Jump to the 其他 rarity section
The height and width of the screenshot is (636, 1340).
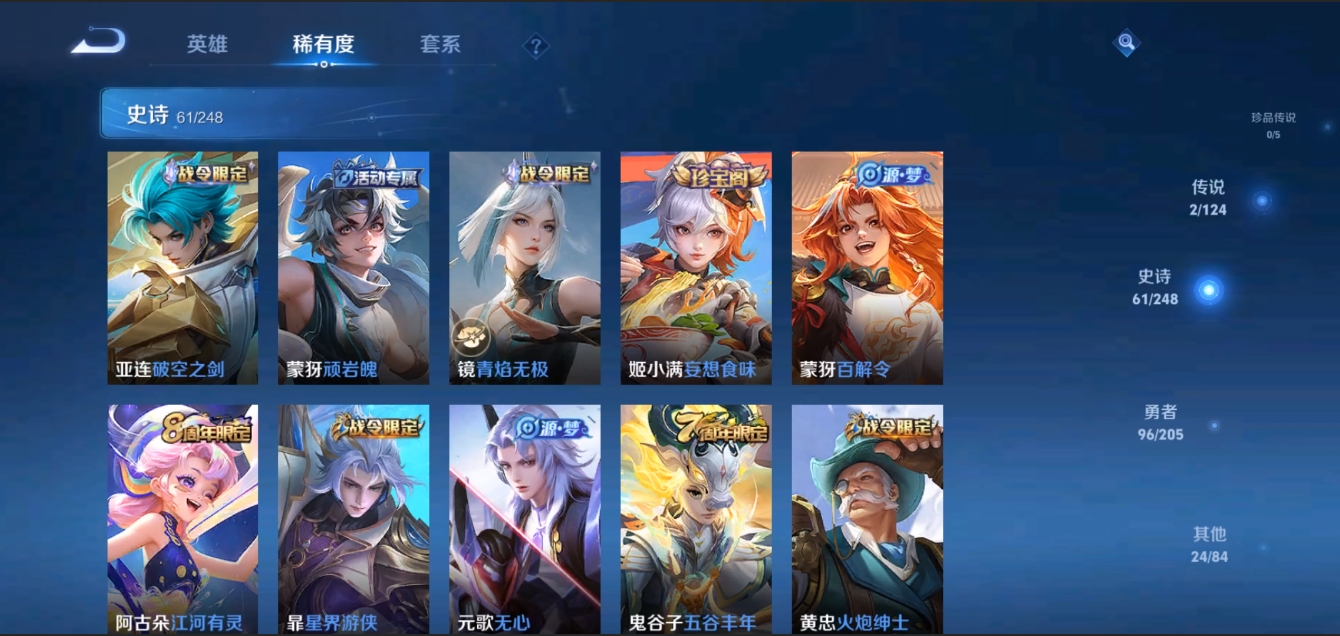[1209, 543]
